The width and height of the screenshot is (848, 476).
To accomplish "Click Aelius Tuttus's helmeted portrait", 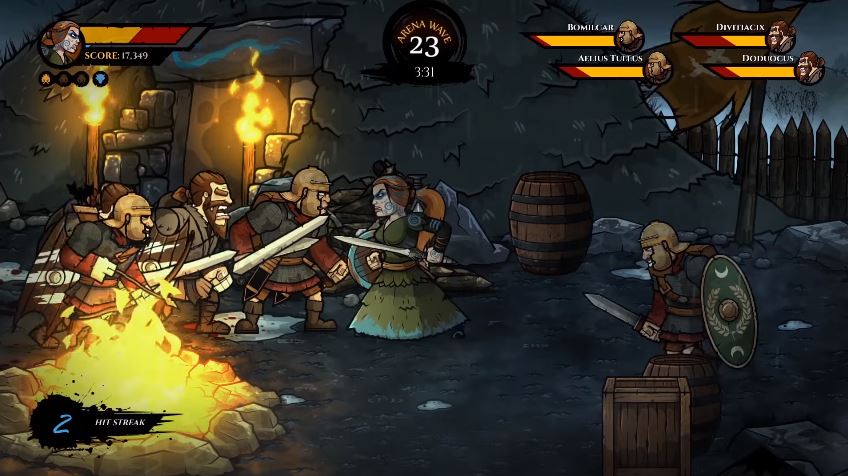I will coord(657,68).
